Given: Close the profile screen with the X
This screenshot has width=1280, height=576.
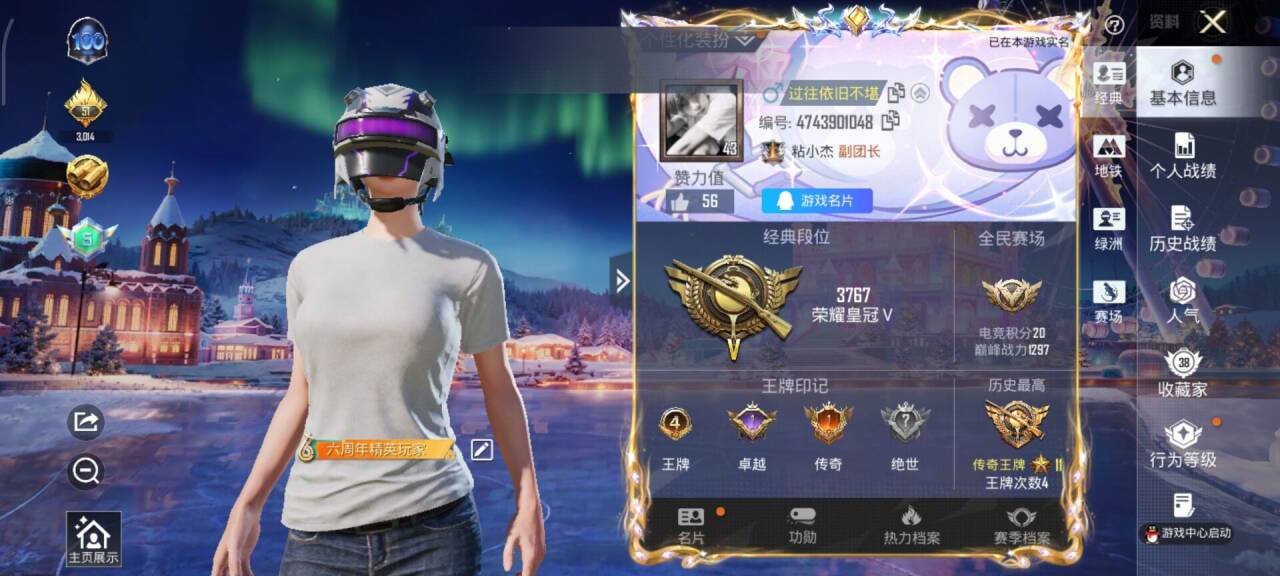Looking at the screenshot, I should [1213, 23].
